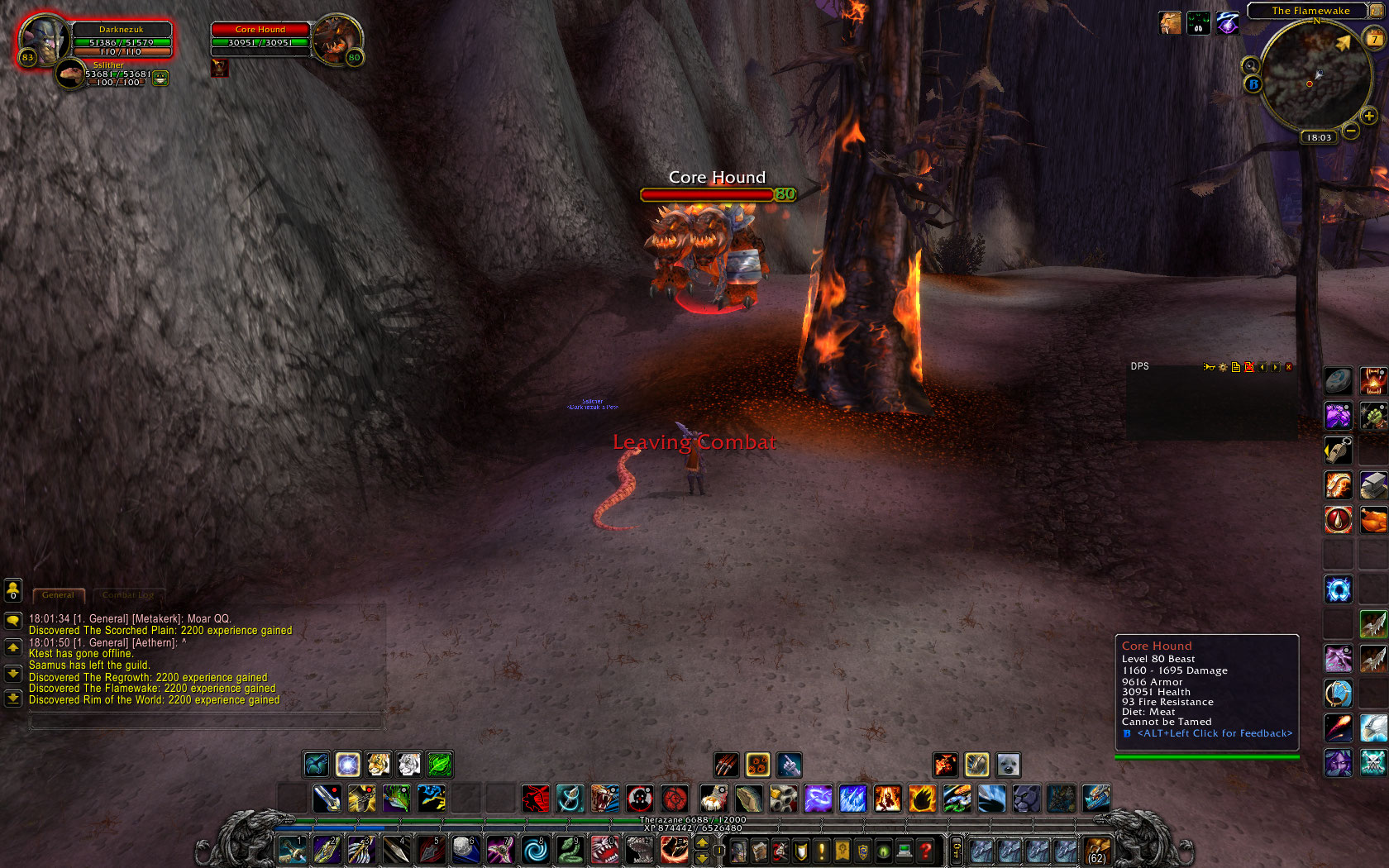
Task: Open a new report page in DPS meter
Action: click(1236, 367)
